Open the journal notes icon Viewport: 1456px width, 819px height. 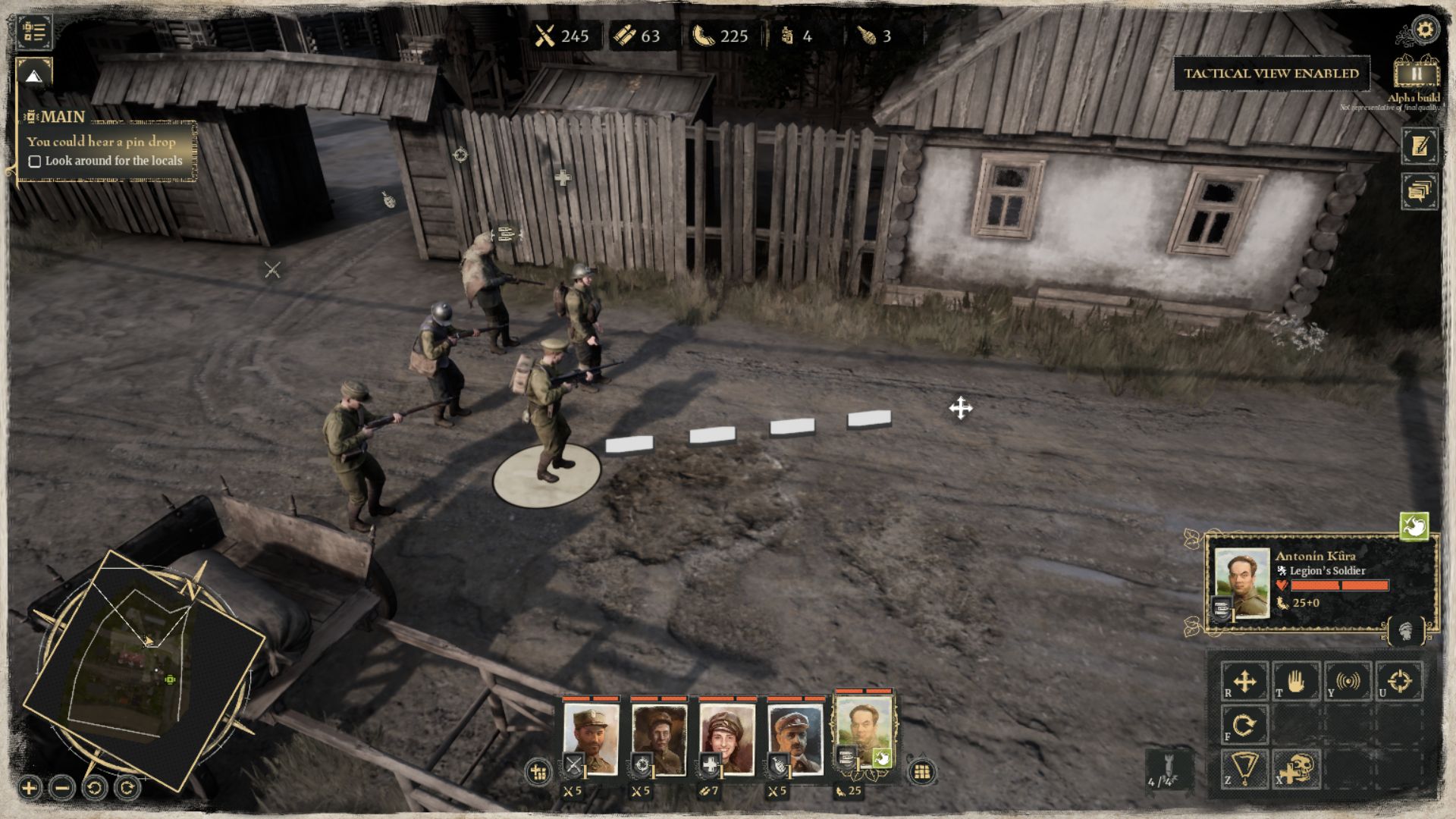(x=1420, y=146)
